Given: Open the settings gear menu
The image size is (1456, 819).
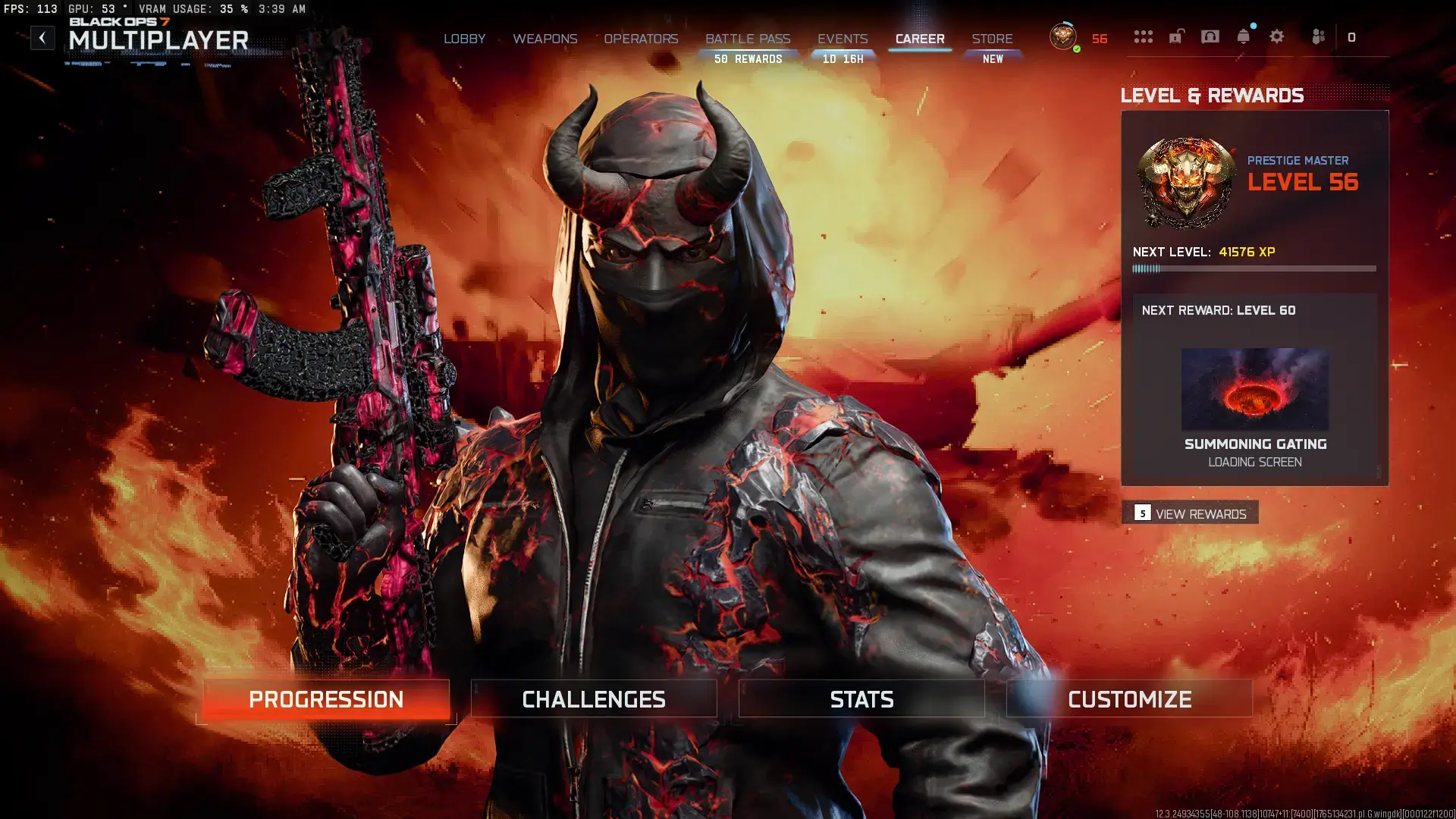Looking at the screenshot, I should pos(1277,36).
